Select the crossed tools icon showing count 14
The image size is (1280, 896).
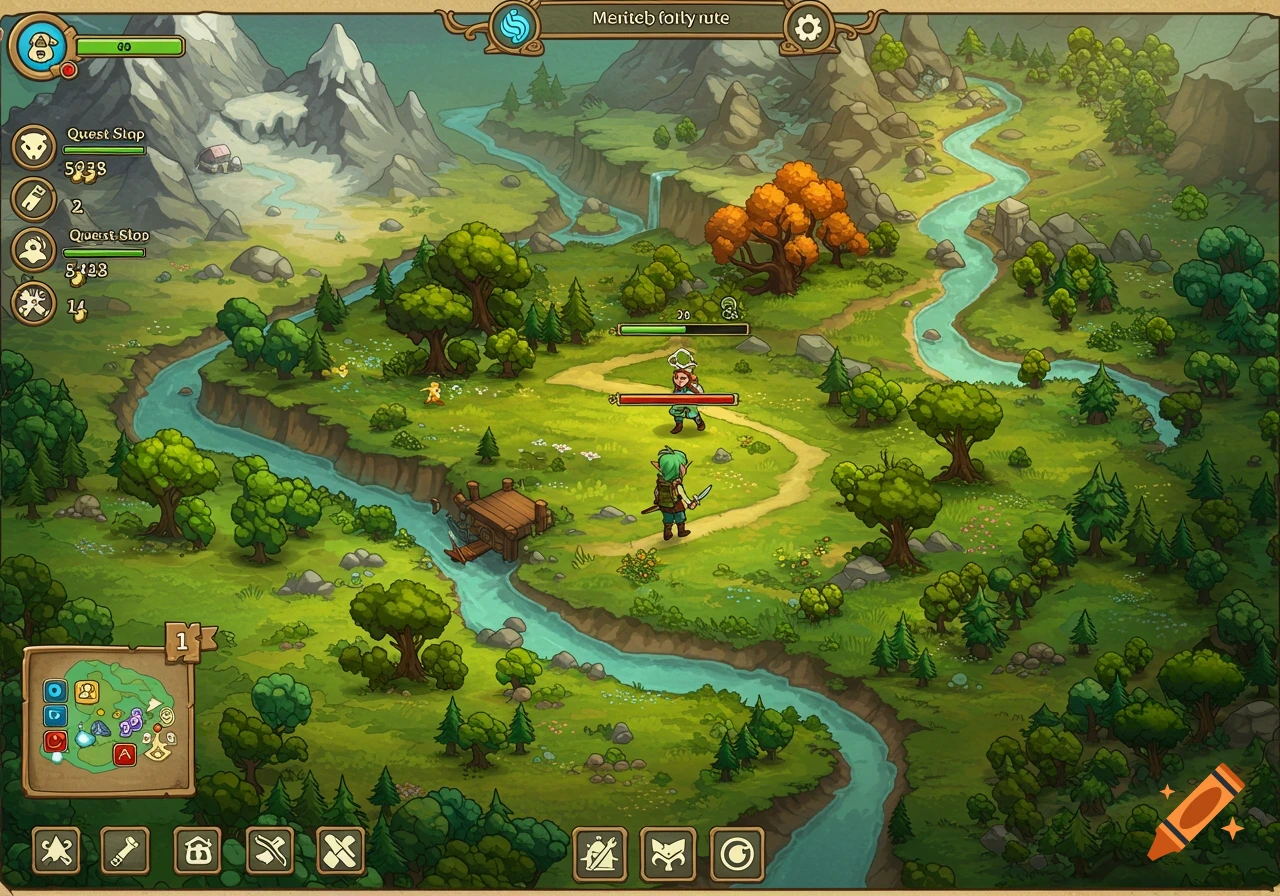(34, 301)
